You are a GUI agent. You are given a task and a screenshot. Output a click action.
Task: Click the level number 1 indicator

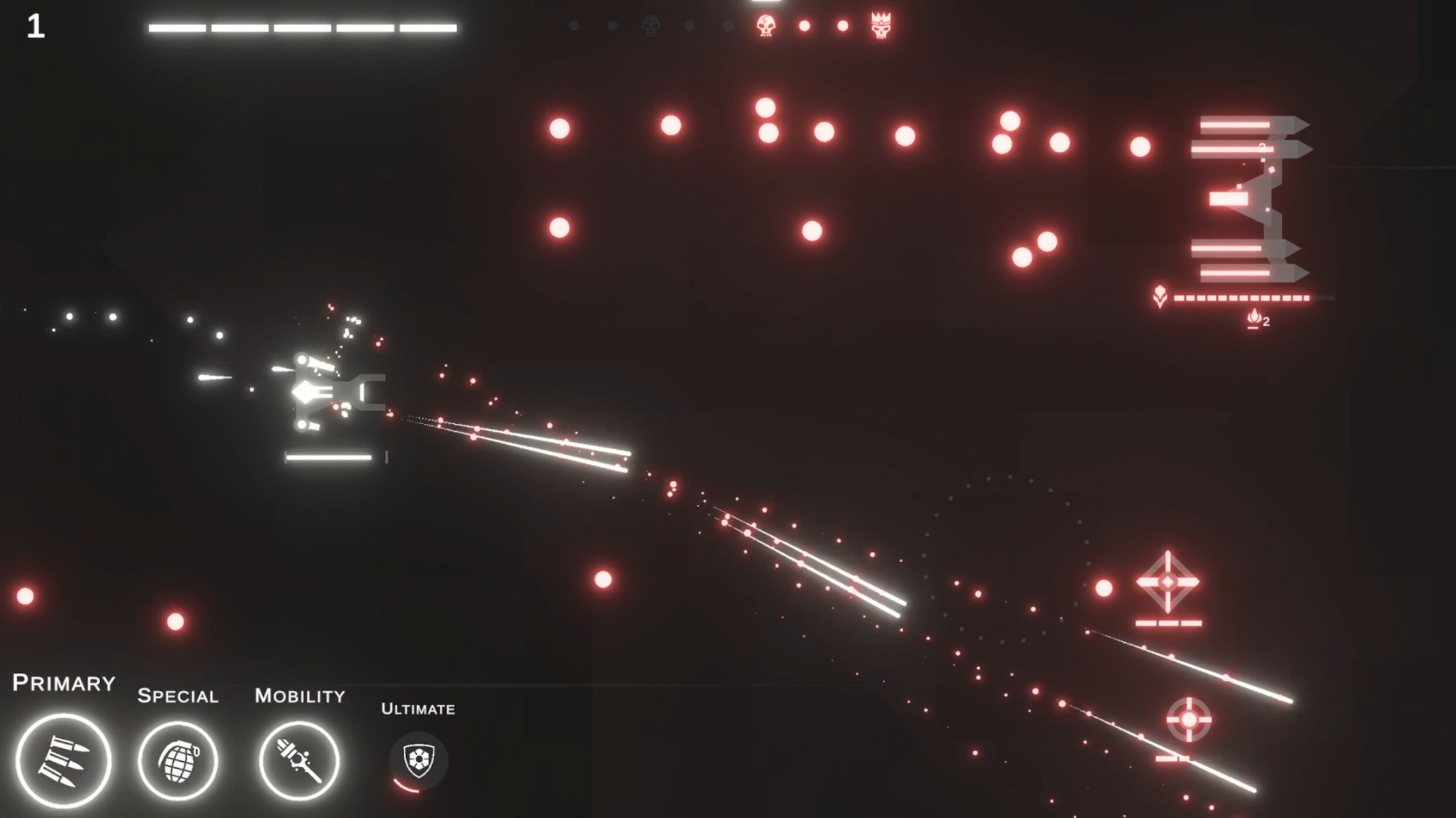35,26
